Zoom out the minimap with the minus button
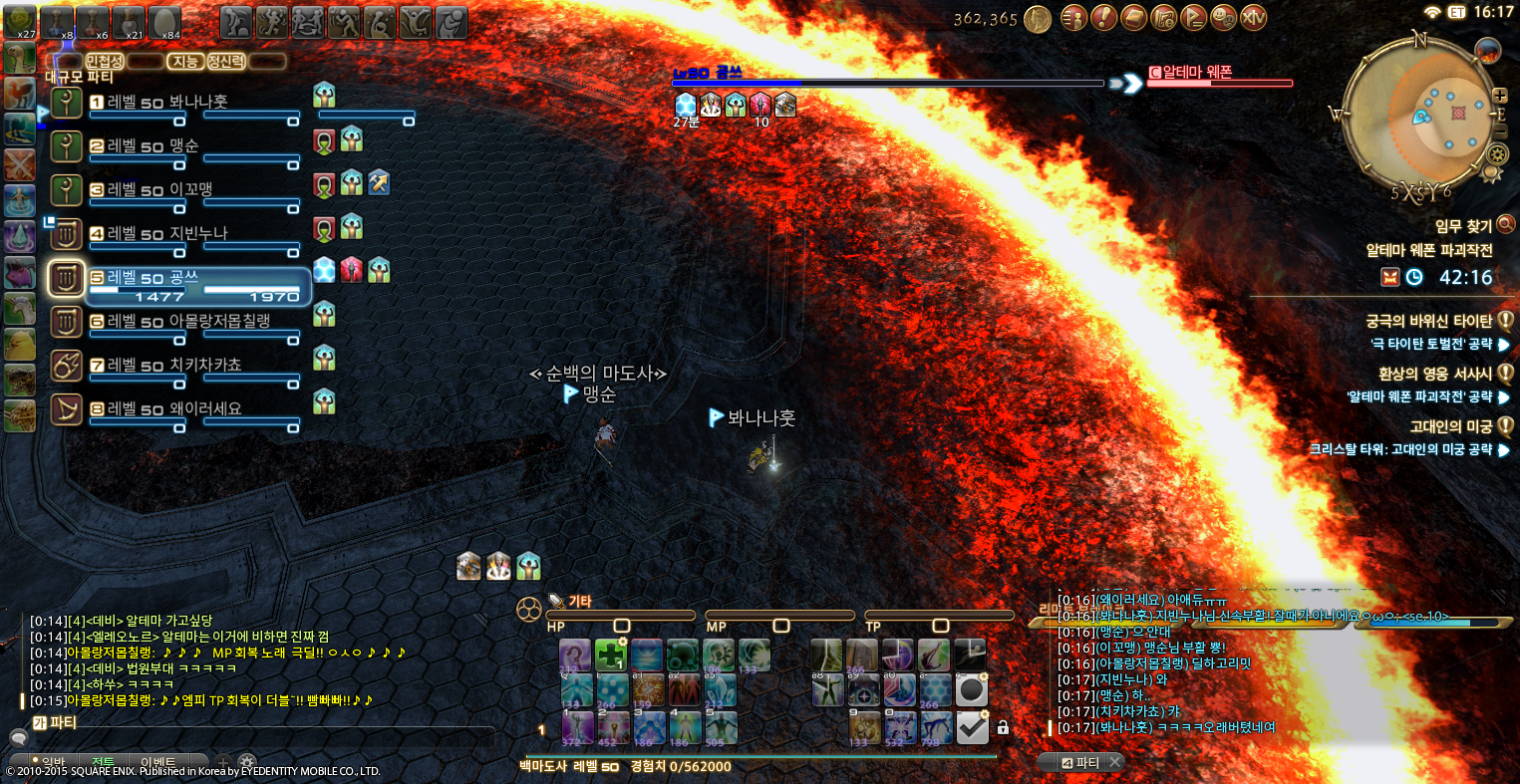 [x=1500, y=131]
